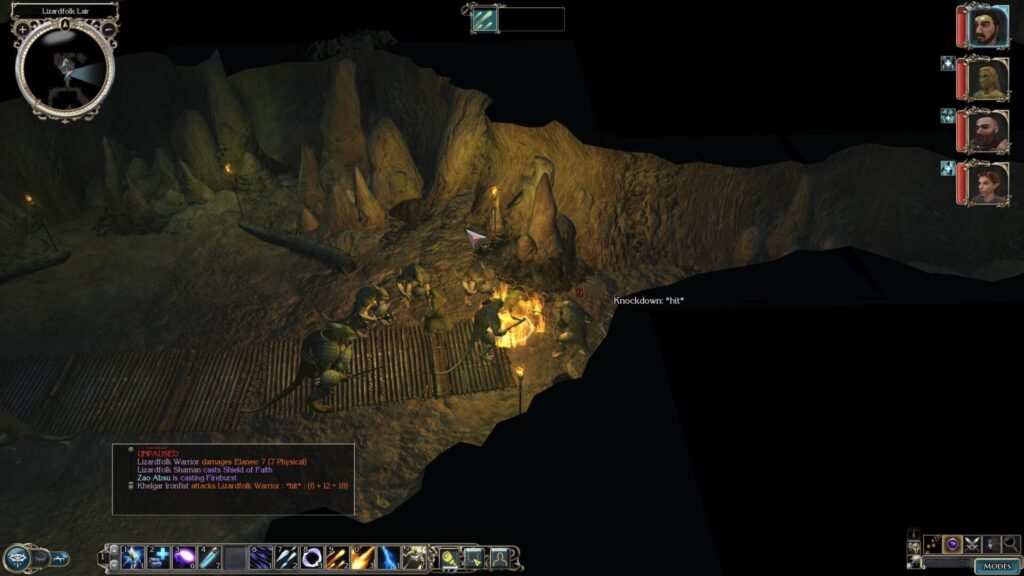Click the circular cave minimap

coord(65,68)
